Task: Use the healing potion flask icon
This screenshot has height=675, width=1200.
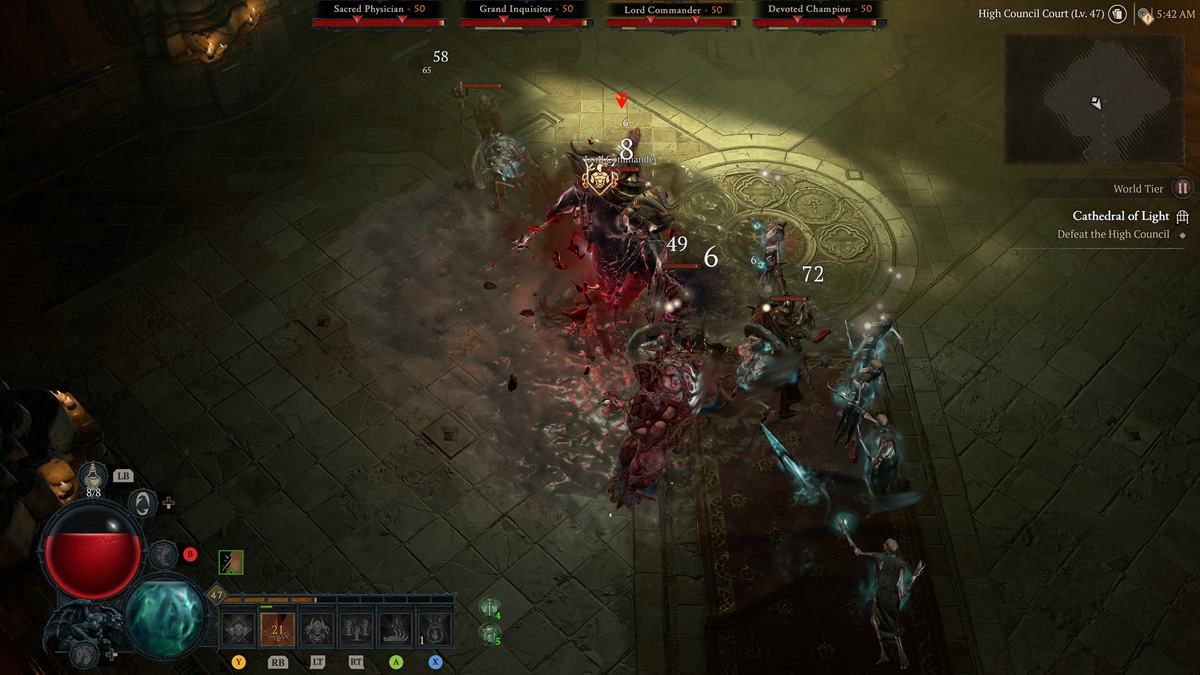Action: [x=92, y=478]
